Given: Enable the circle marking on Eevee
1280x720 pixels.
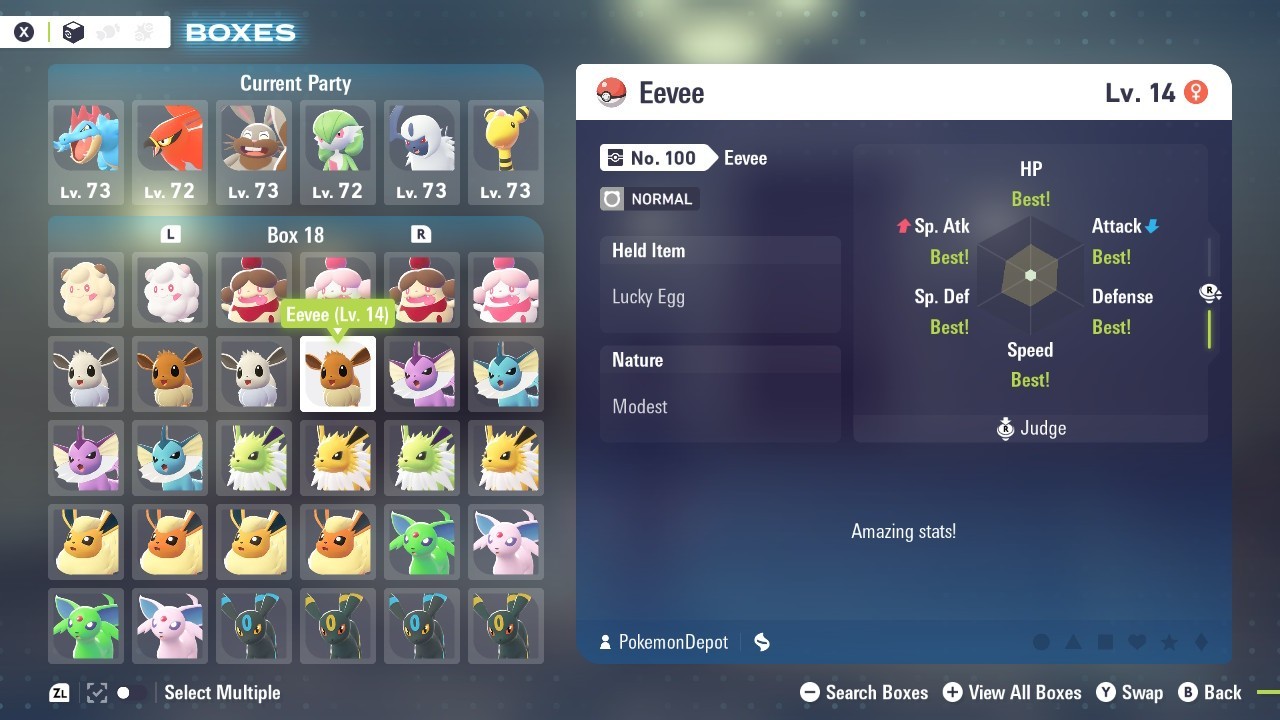Looking at the screenshot, I should [1042, 643].
